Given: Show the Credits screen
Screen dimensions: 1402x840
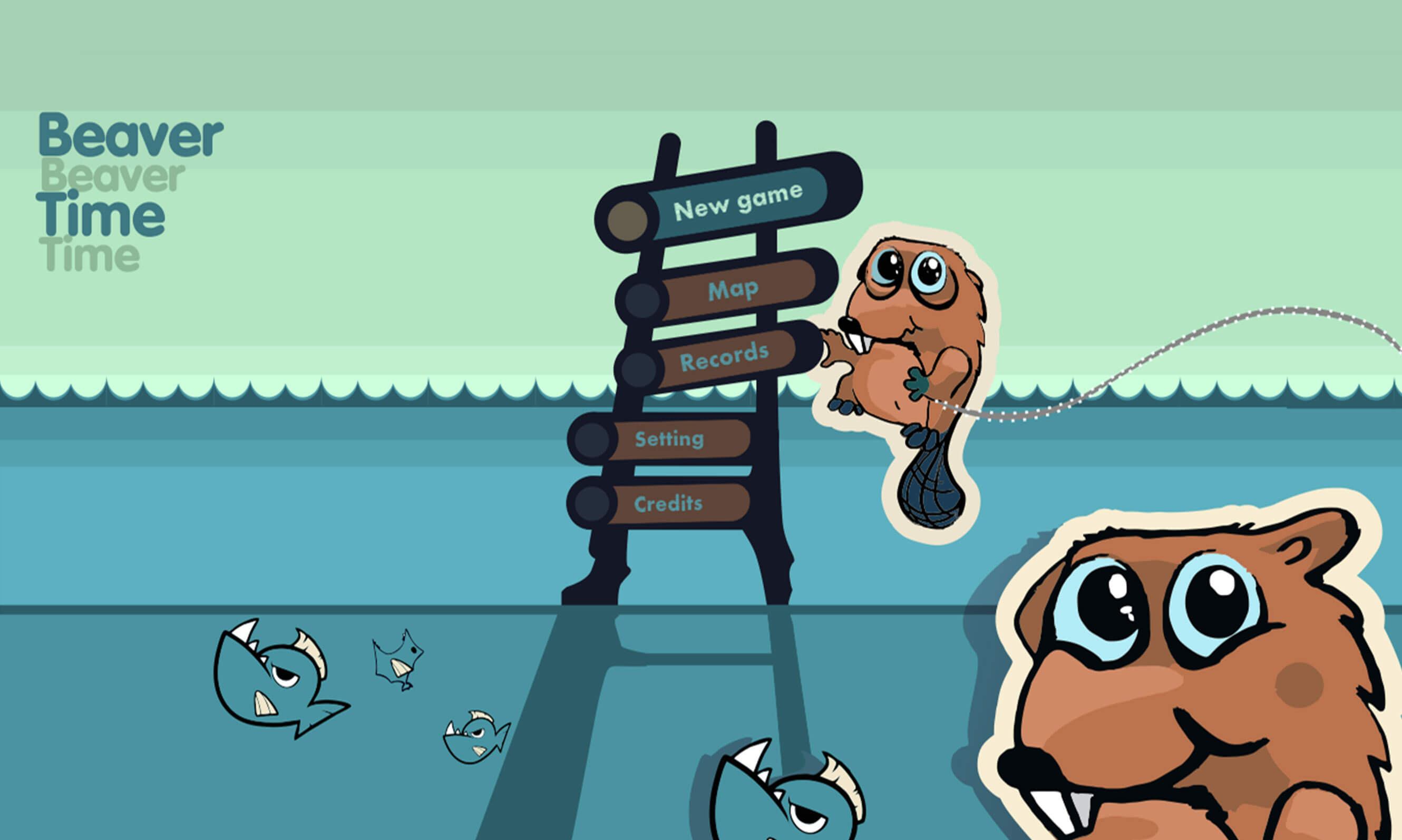Looking at the screenshot, I should 668,503.
